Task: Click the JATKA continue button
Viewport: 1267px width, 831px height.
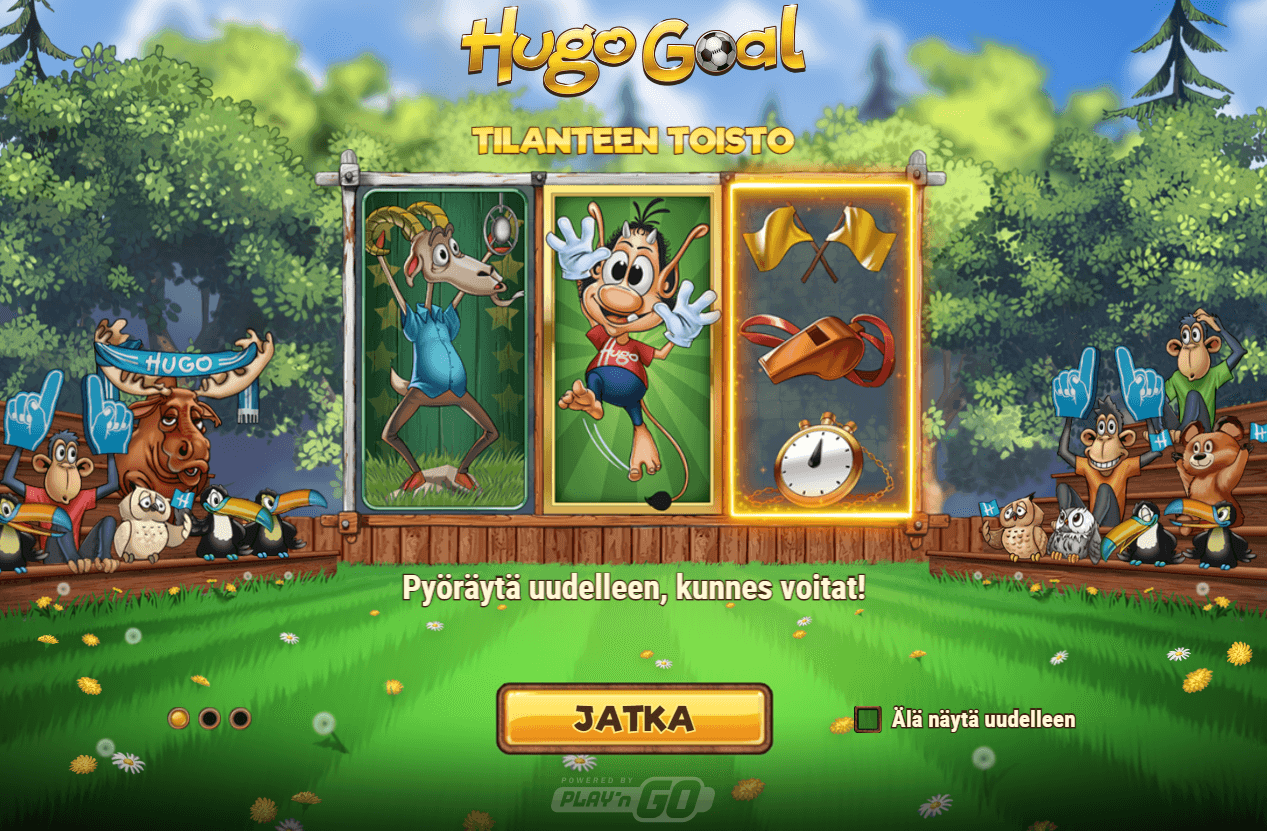Action: [x=634, y=718]
